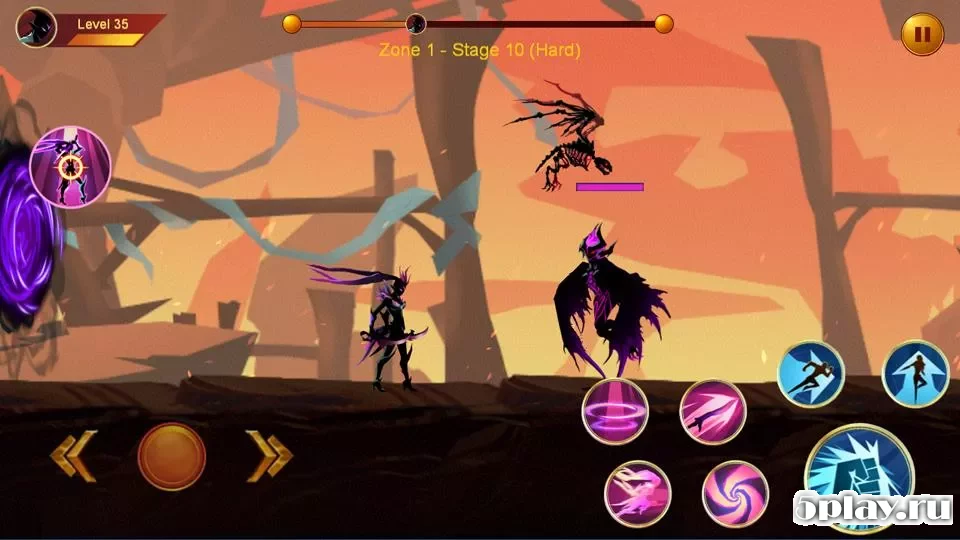Screen dimensions: 960x540
Task: Use the pink charging slash skill
Action: (637, 493)
